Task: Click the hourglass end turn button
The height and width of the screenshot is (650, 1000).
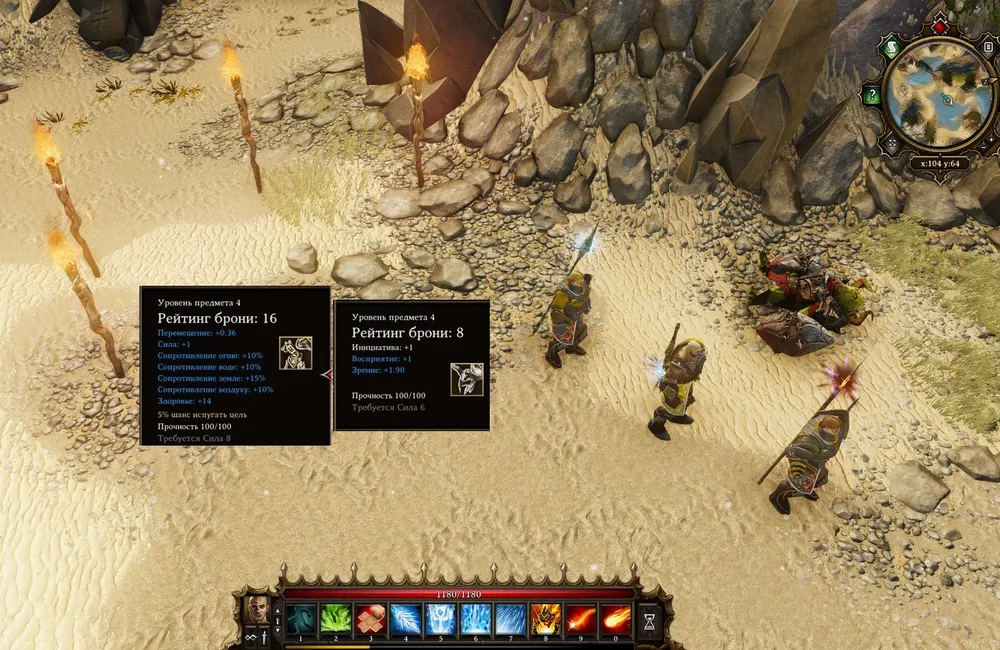Action: [x=650, y=621]
